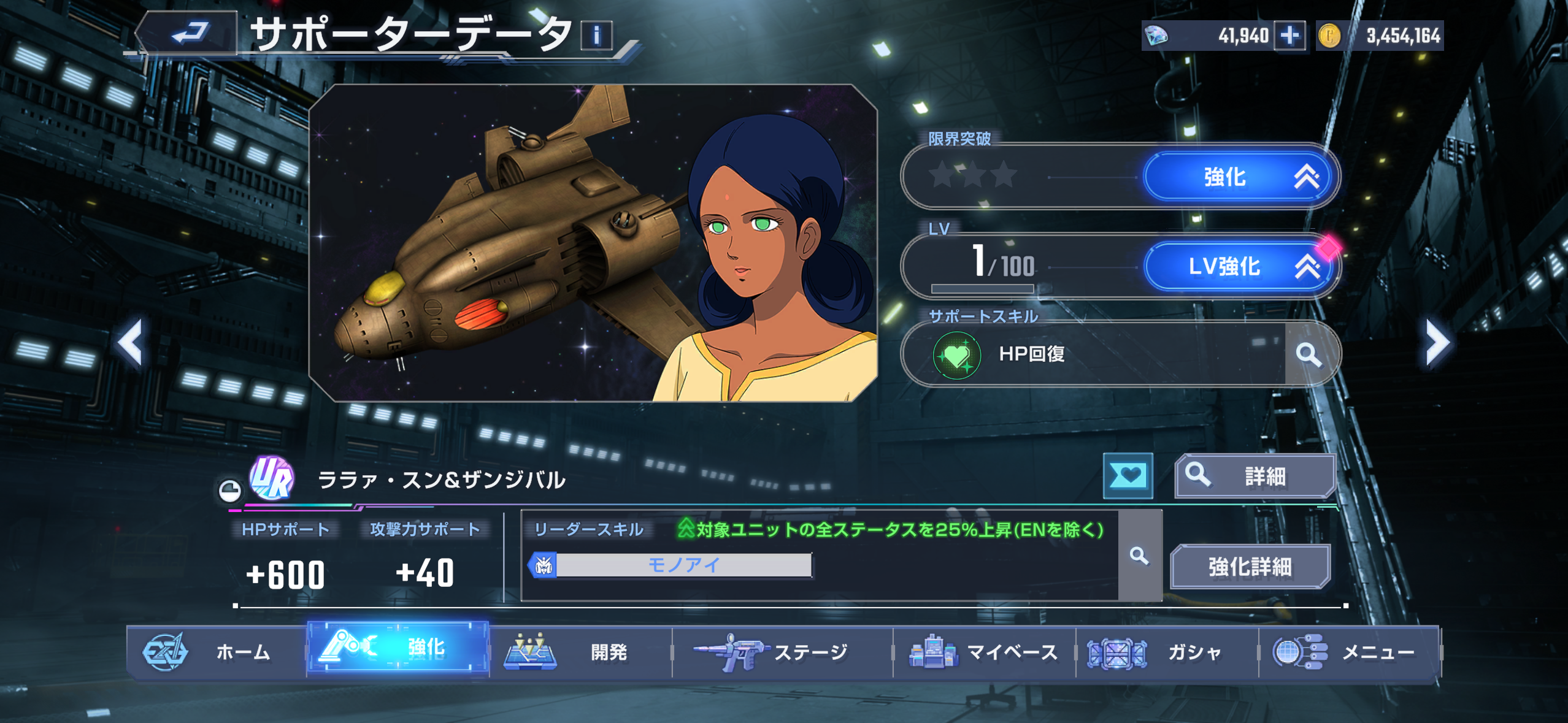The height and width of the screenshot is (723, 1568).
Task: Inspect the HP回復 support skill magnifier
Action: [x=1309, y=354]
